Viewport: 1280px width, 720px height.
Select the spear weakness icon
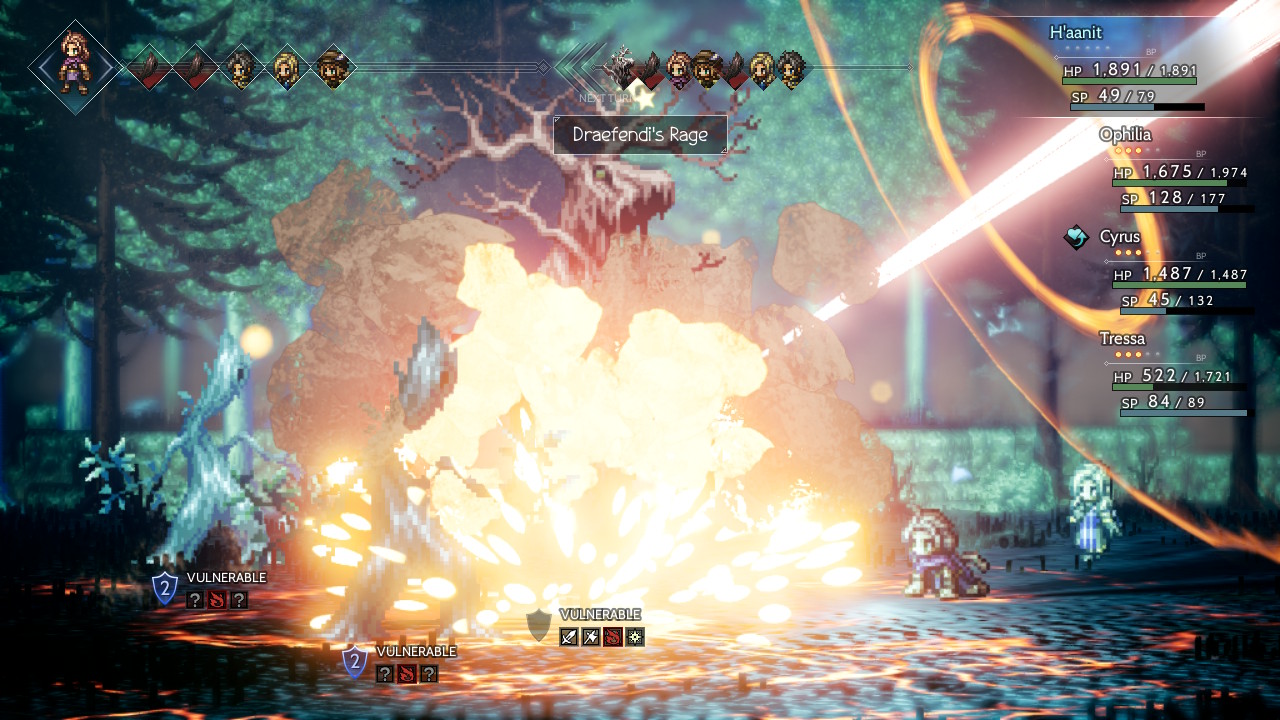tap(591, 636)
